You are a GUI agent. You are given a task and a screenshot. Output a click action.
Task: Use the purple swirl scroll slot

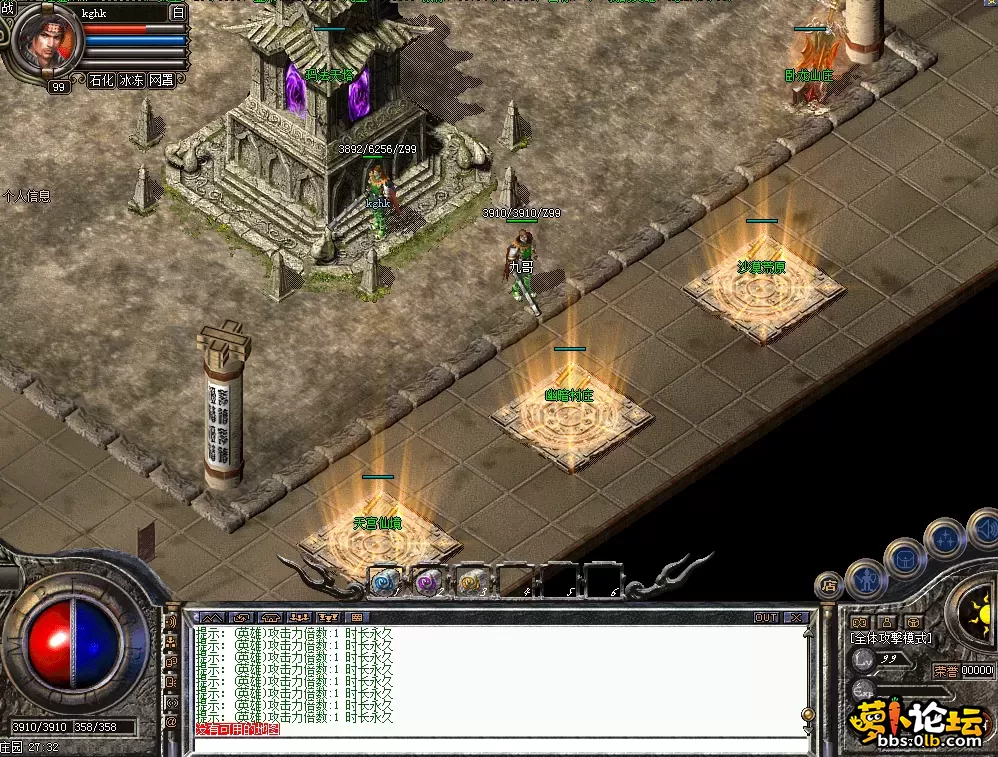(x=427, y=581)
